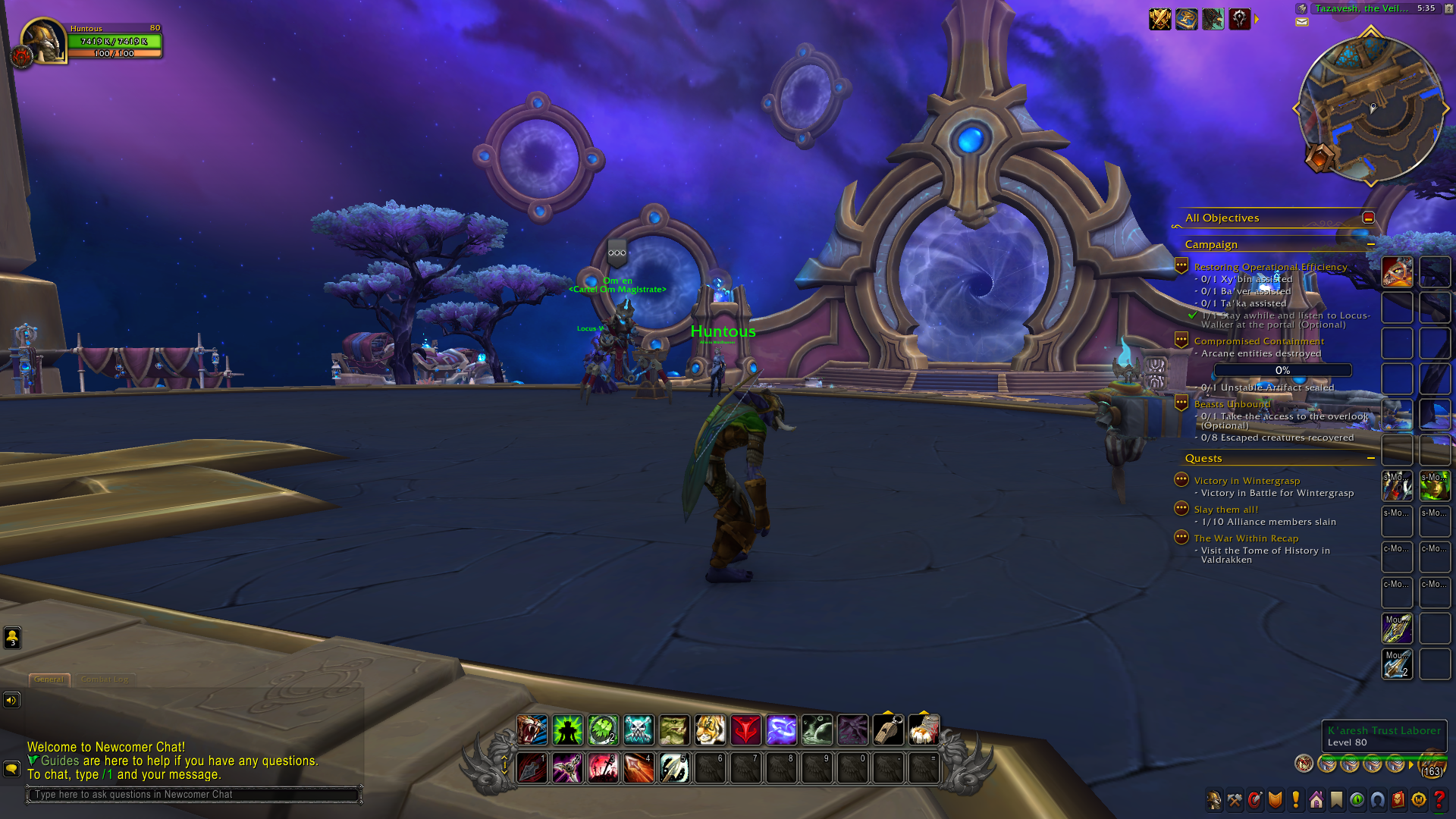The height and width of the screenshot is (819, 1456).
Task: Collapse the All Objectives tracker
Action: pyautogui.click(x=1368, y=218)
